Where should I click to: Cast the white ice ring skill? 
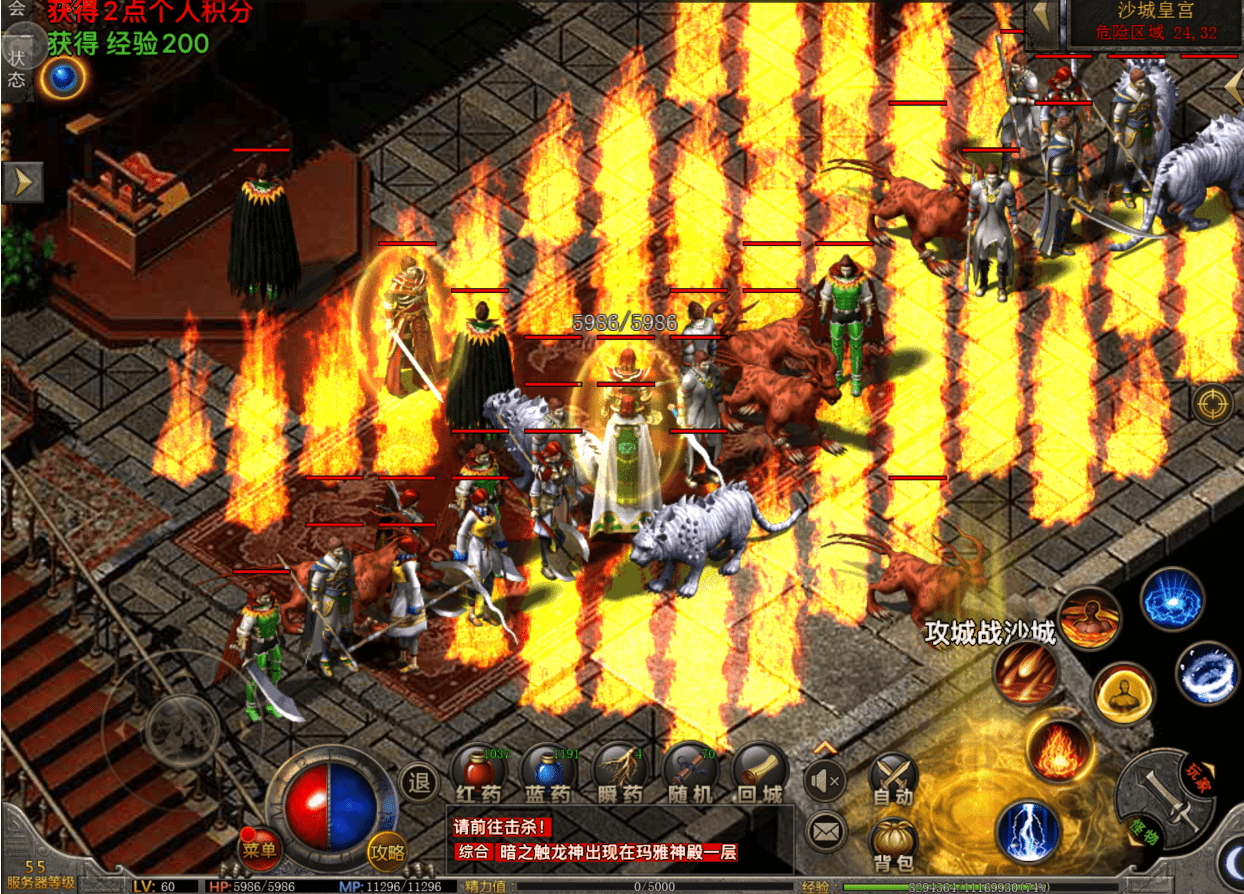click(1206, 673)
